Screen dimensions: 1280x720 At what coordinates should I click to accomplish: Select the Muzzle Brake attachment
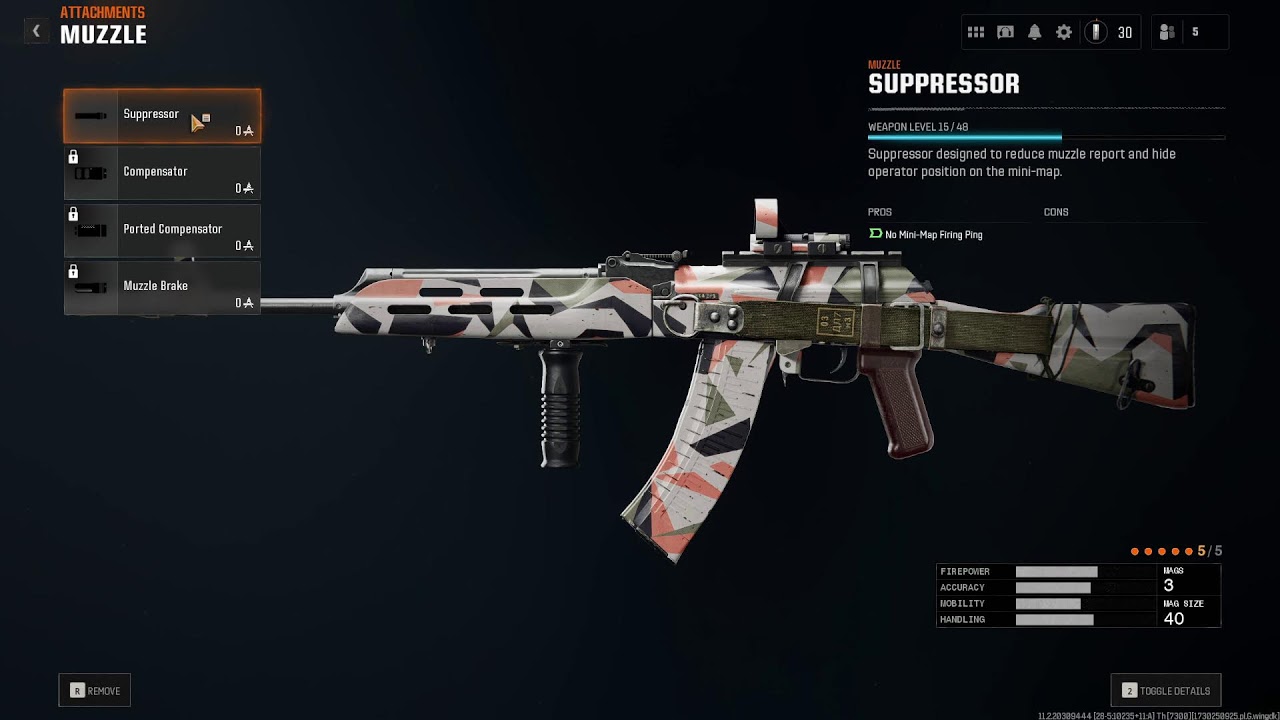point(162,287)
